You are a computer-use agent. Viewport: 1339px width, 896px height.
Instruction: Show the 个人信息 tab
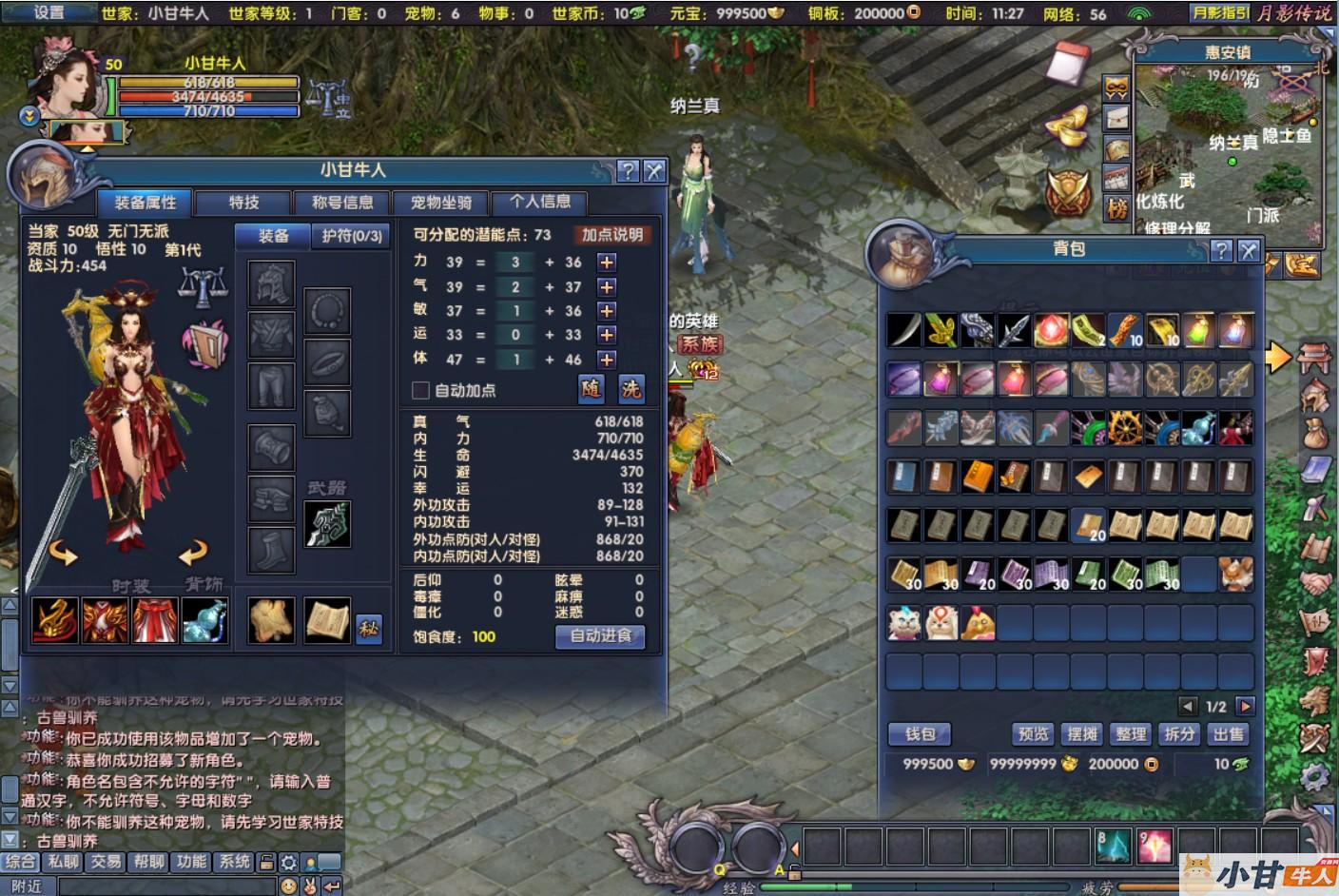(x=540, y=202)
